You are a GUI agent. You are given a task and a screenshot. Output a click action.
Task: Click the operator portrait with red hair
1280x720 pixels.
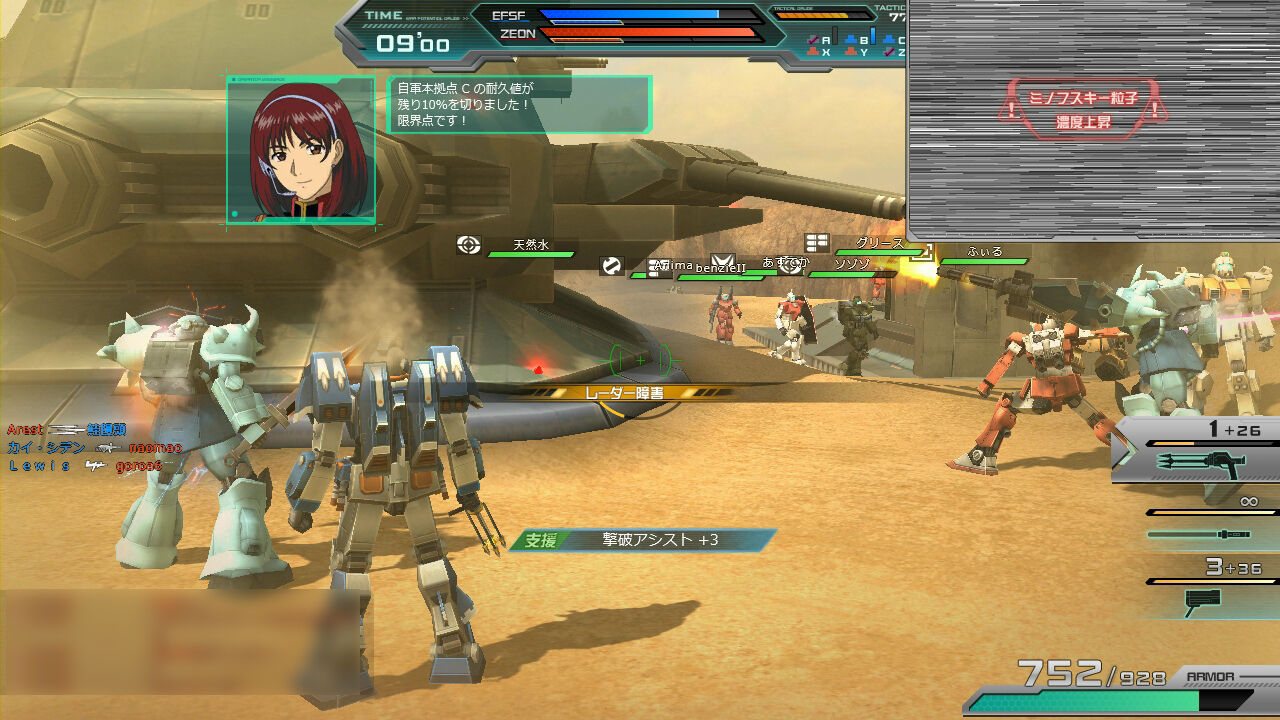(301, 150)
